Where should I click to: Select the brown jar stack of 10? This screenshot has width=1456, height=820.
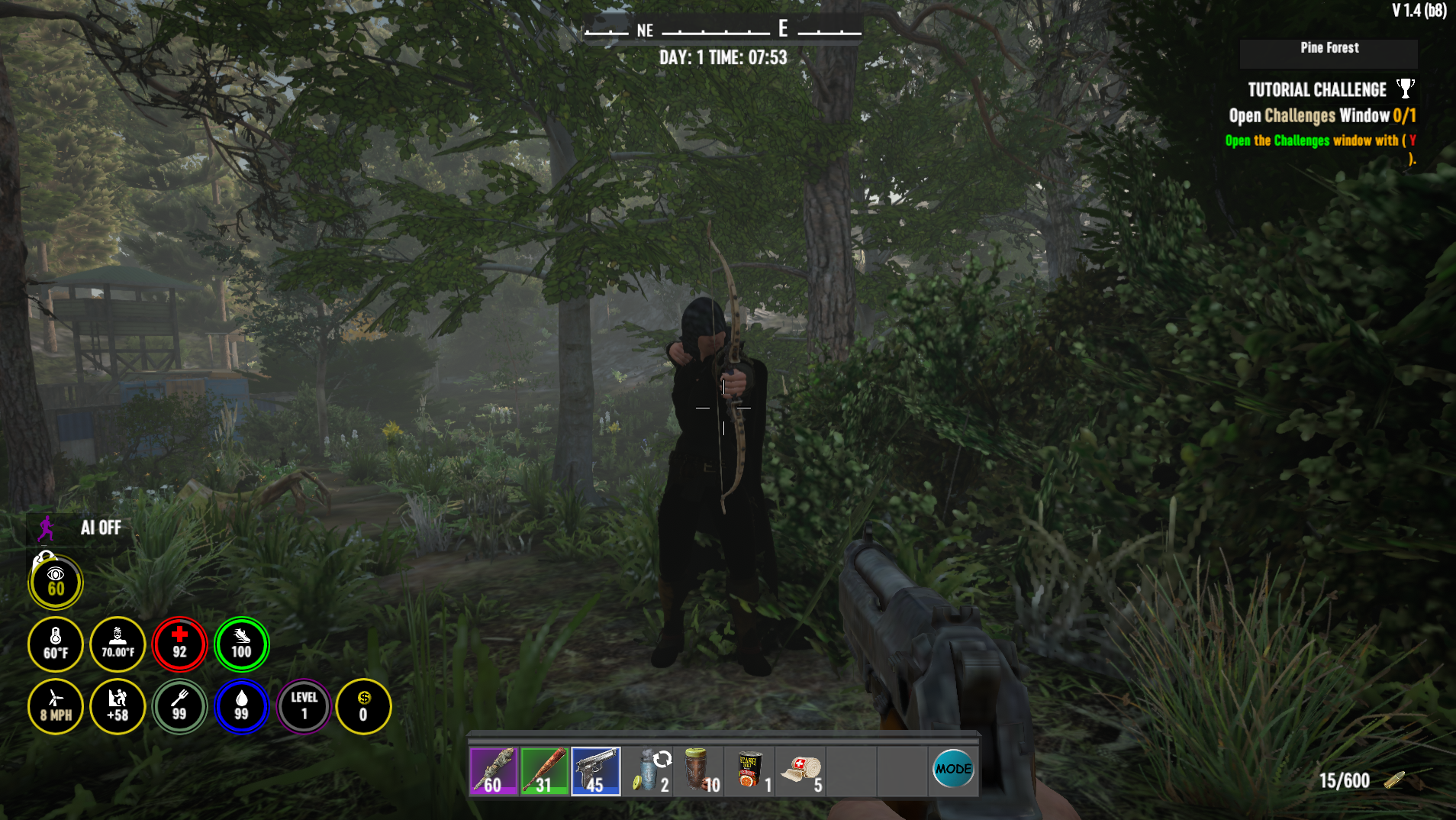(698, 771)
